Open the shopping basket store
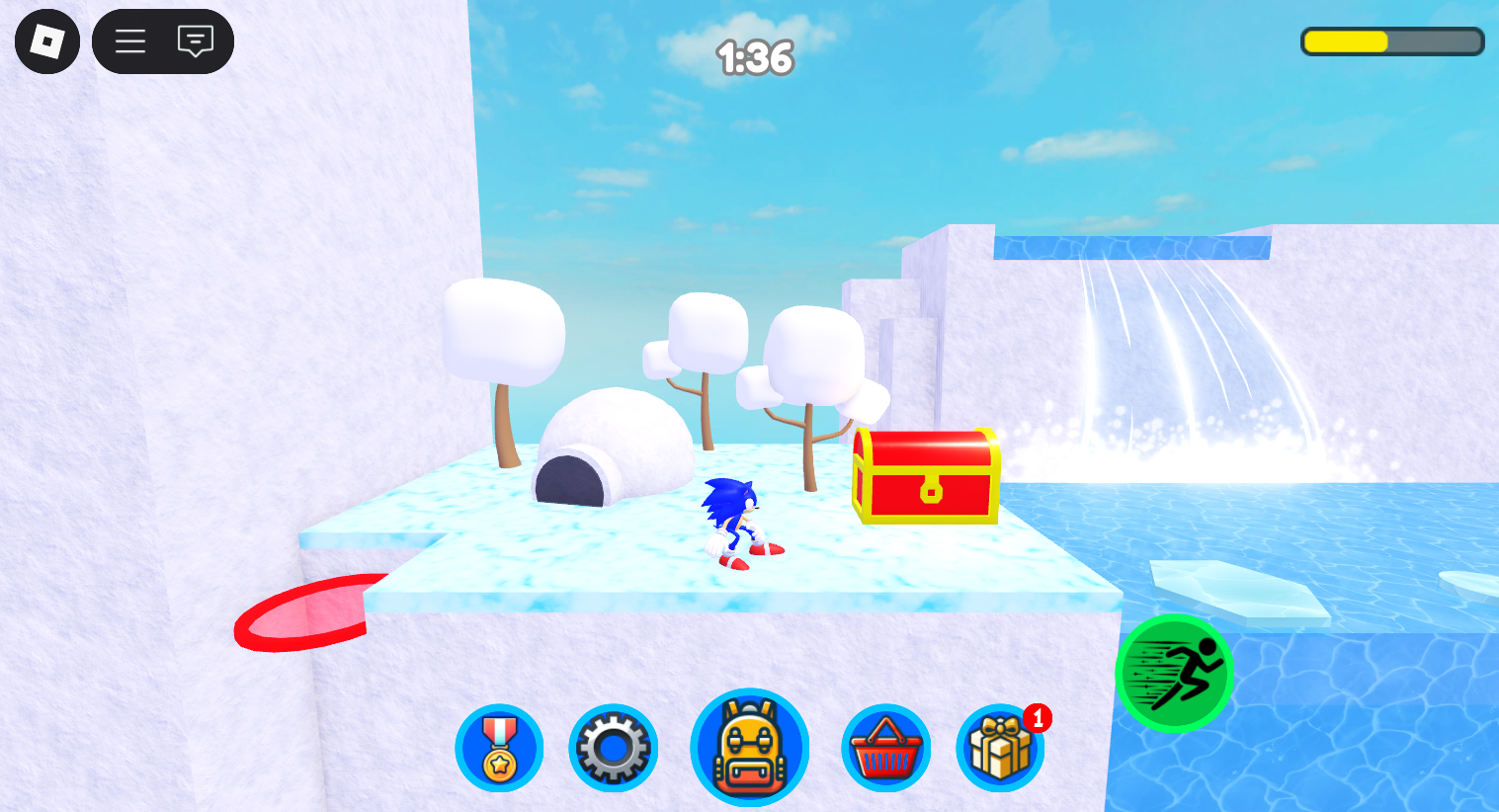 point(885,748)
